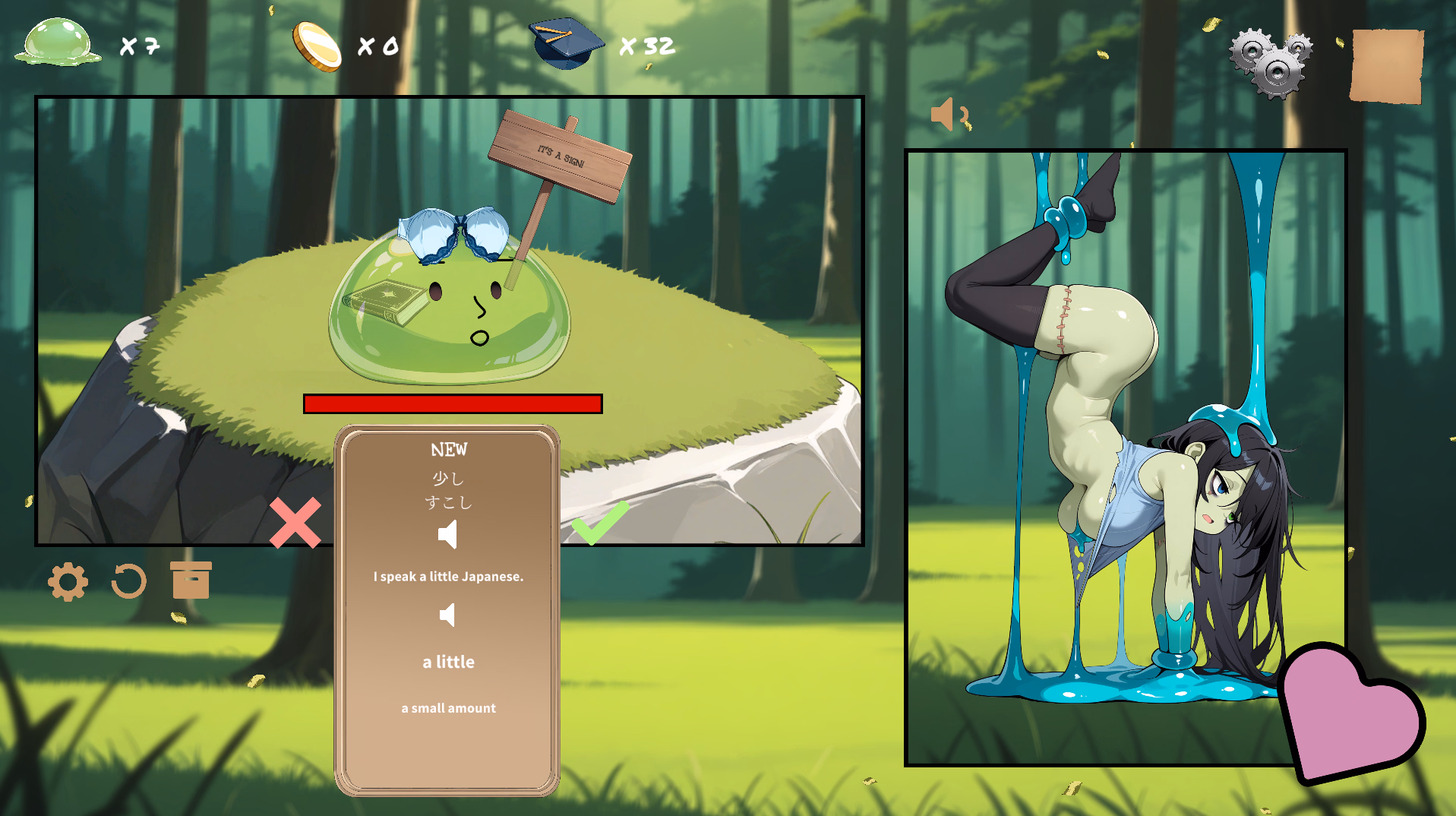Open the silver cogwheels options menu
This screenshot has width=1456, height=816.
tap(1271, 64)
